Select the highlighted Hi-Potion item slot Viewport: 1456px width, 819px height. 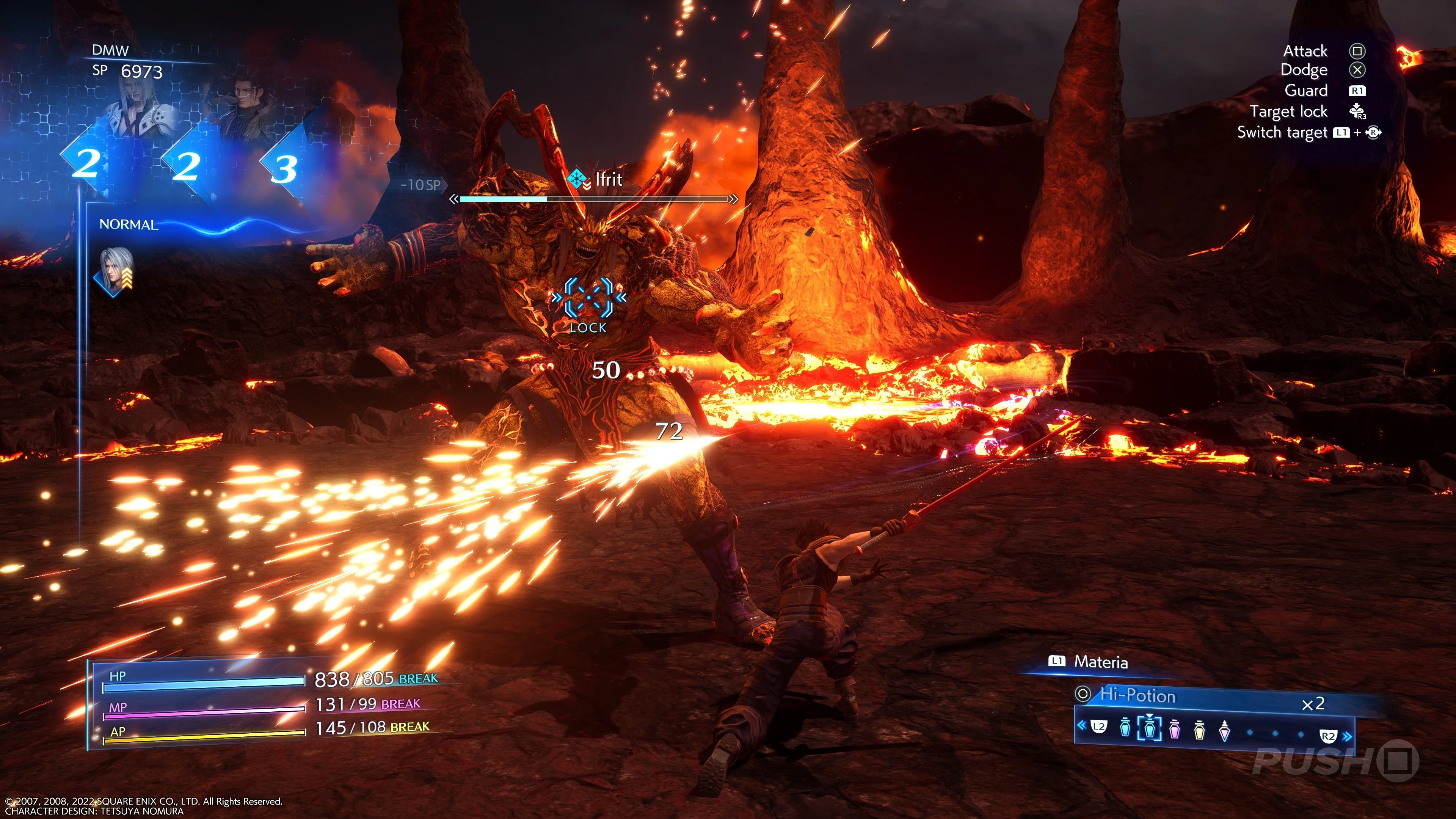[1149, 729]
